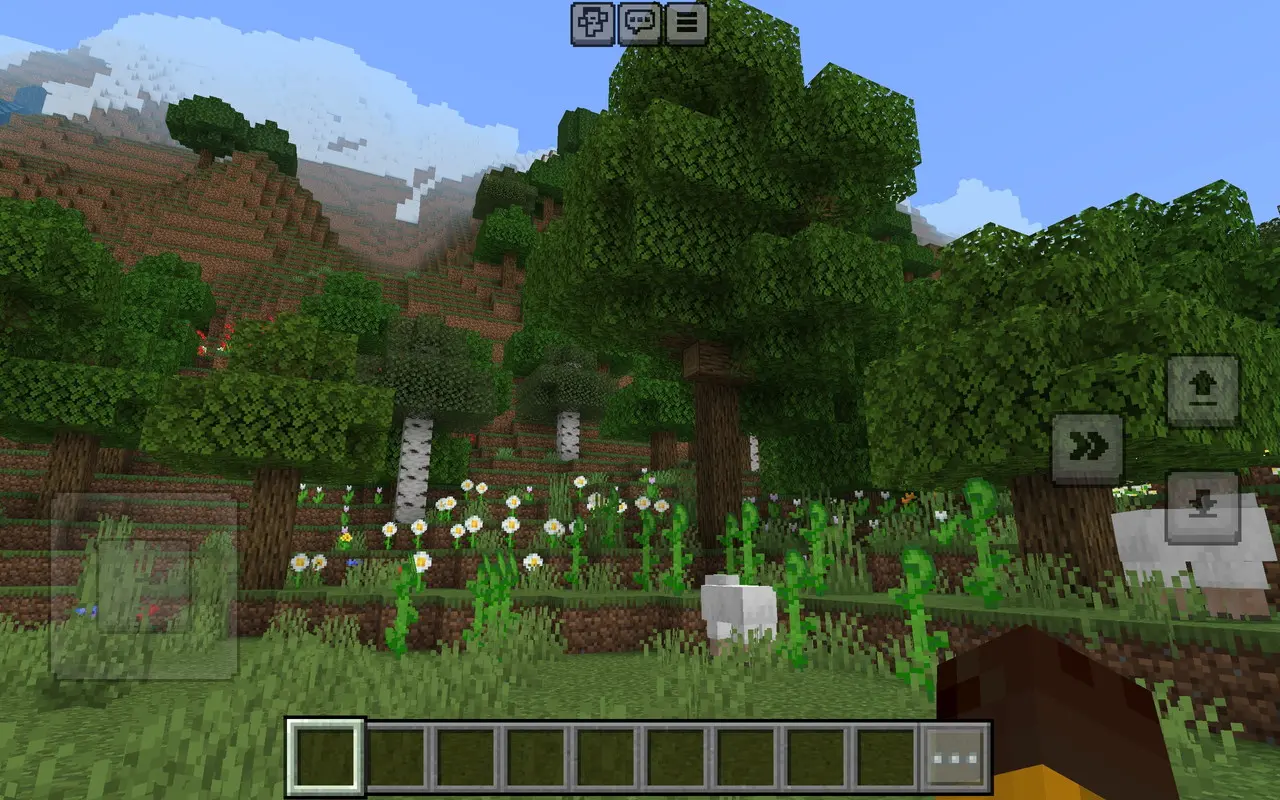The width and height of the screenshot is (1280, 800).
Task: Open the emote menu button
Action: pyautogui.click(x=593, y=24)
